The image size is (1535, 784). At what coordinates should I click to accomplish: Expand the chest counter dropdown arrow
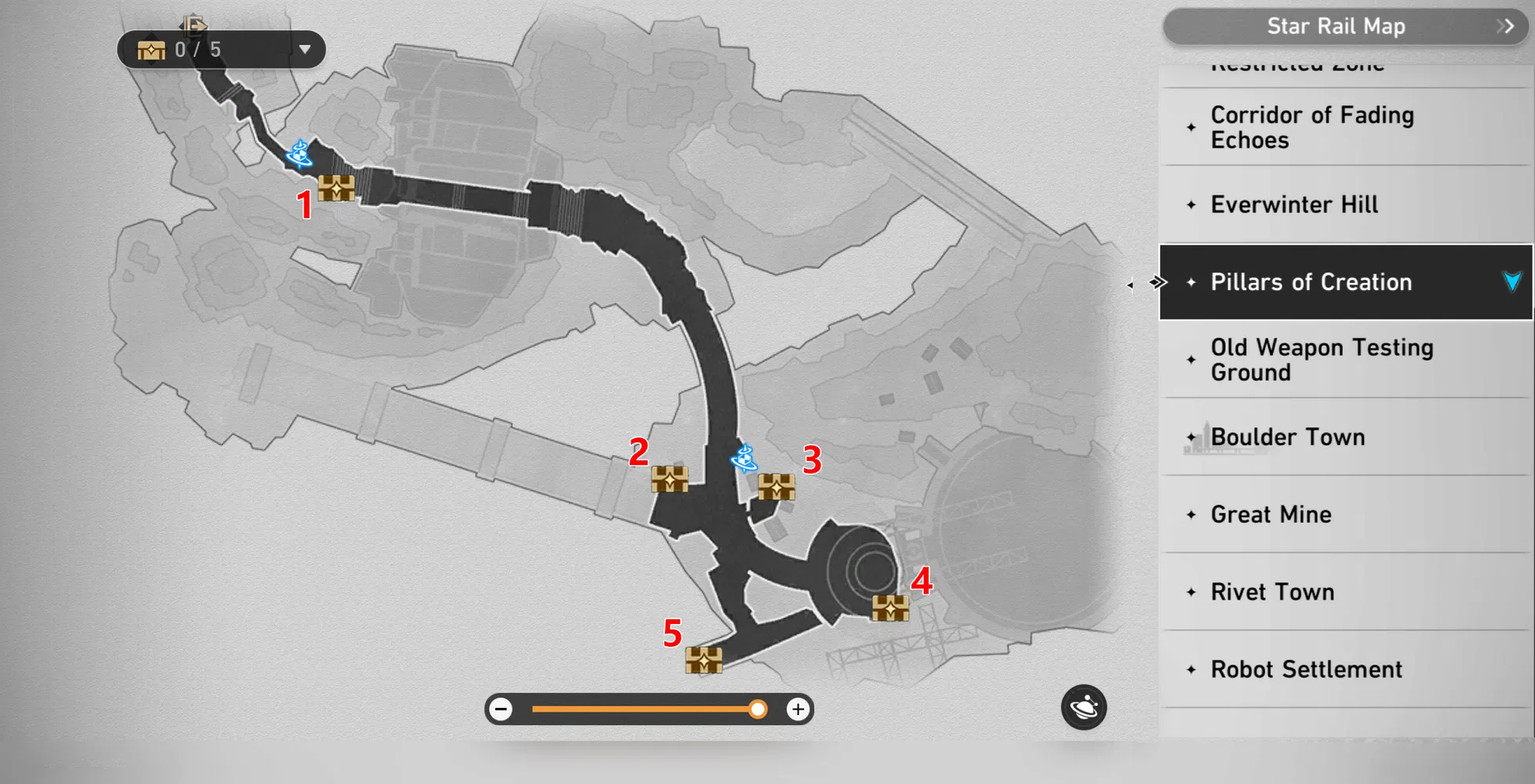[x=306, y=49]
